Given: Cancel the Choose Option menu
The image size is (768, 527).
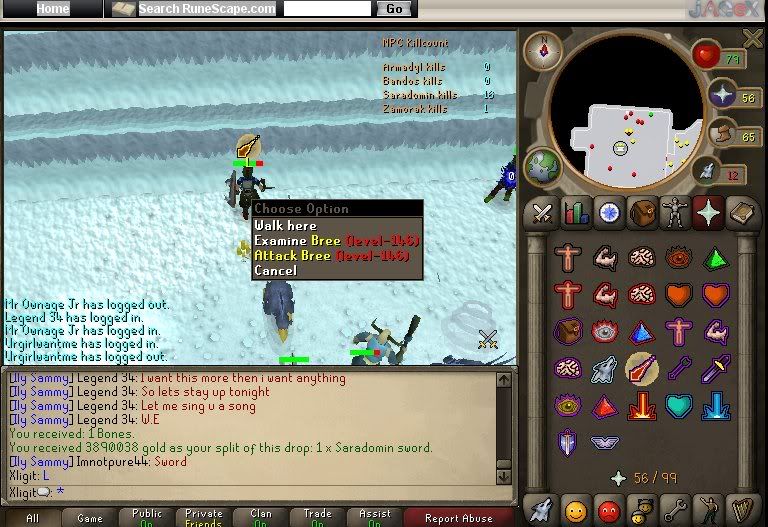Looking at the screenshot, I should click(x=275, y=271).
